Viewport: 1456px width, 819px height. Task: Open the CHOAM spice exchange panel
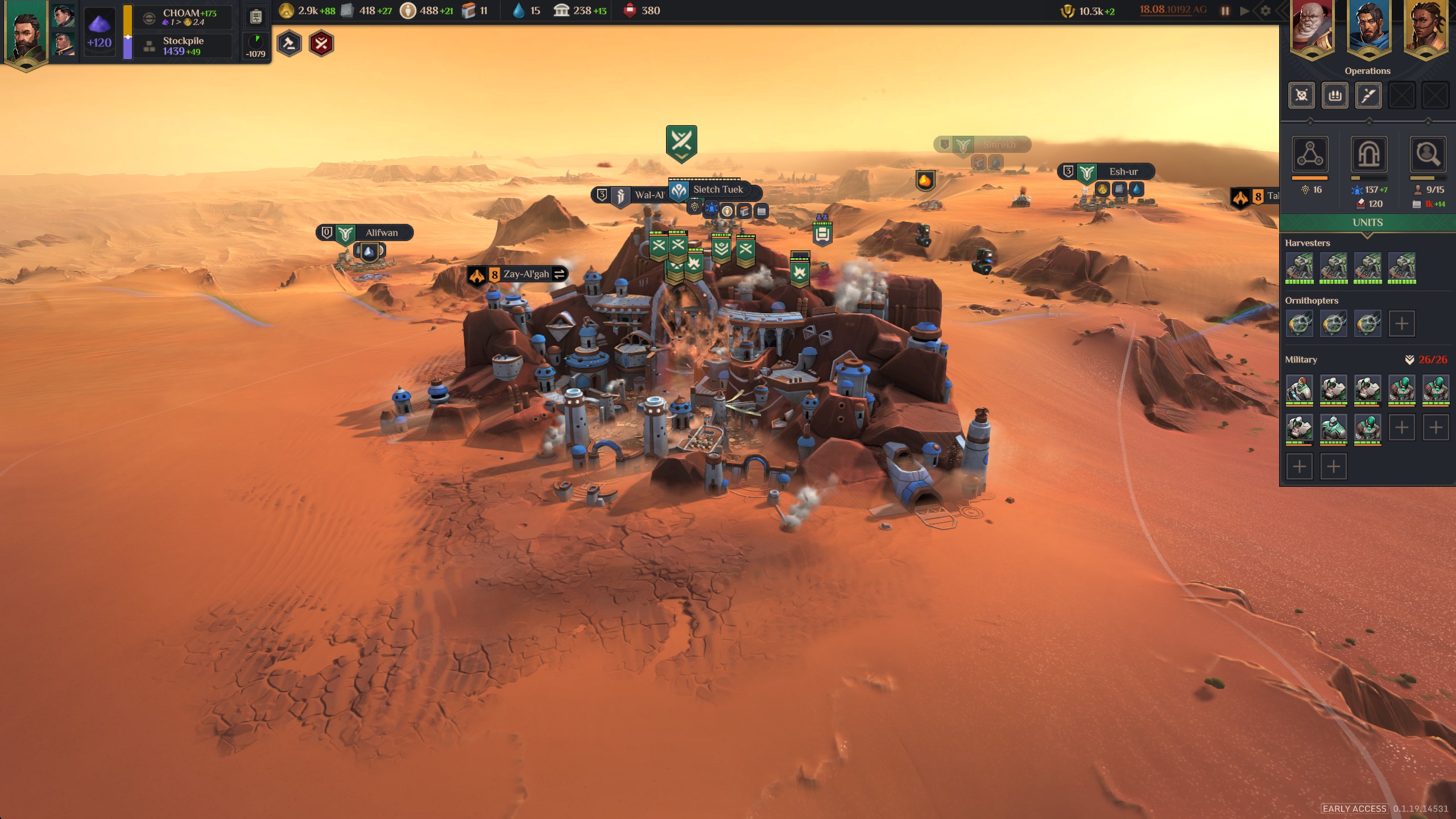[x=183, y=17]
